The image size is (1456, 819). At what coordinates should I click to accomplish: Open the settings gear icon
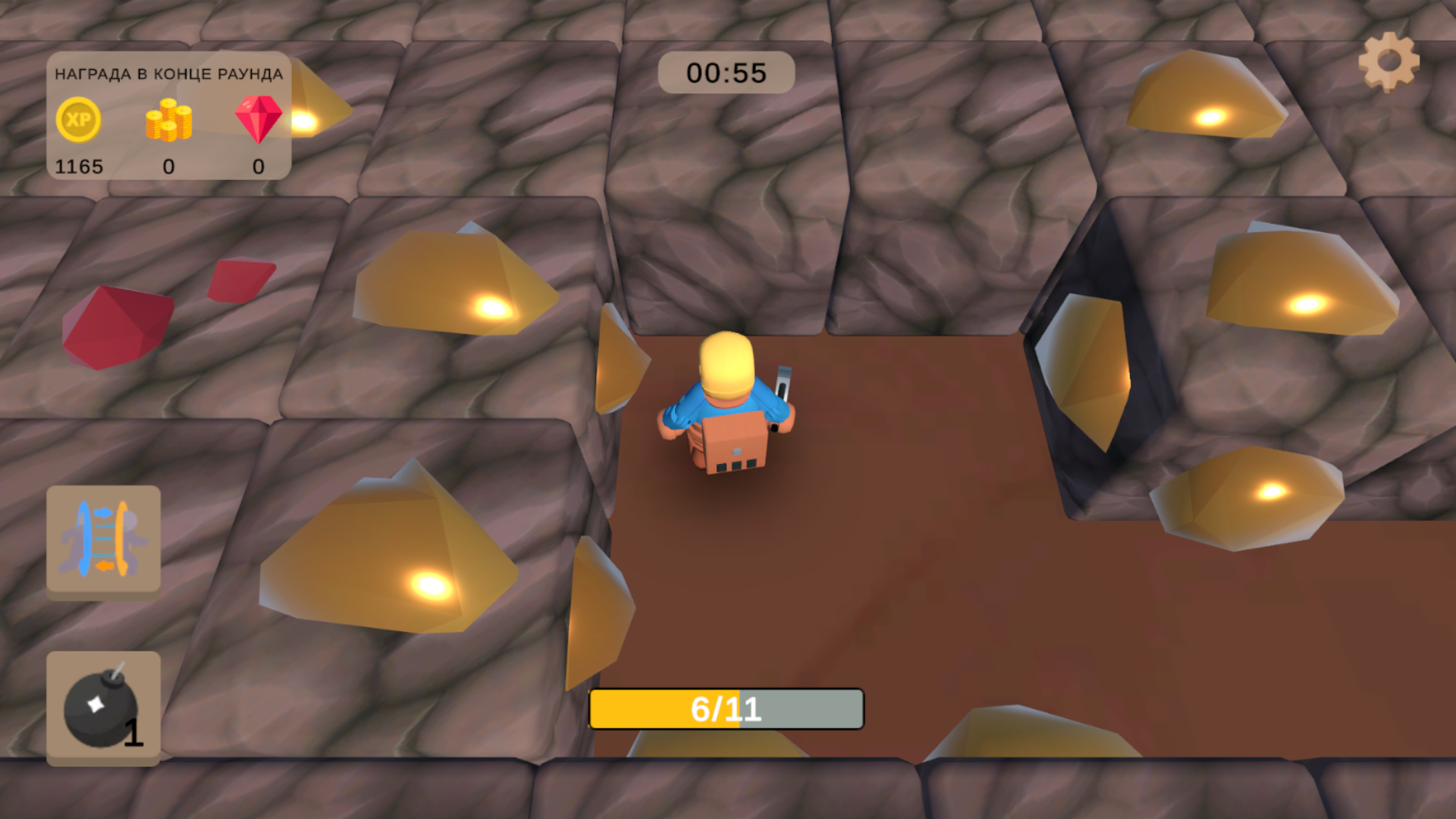[x=1389, y=60]
